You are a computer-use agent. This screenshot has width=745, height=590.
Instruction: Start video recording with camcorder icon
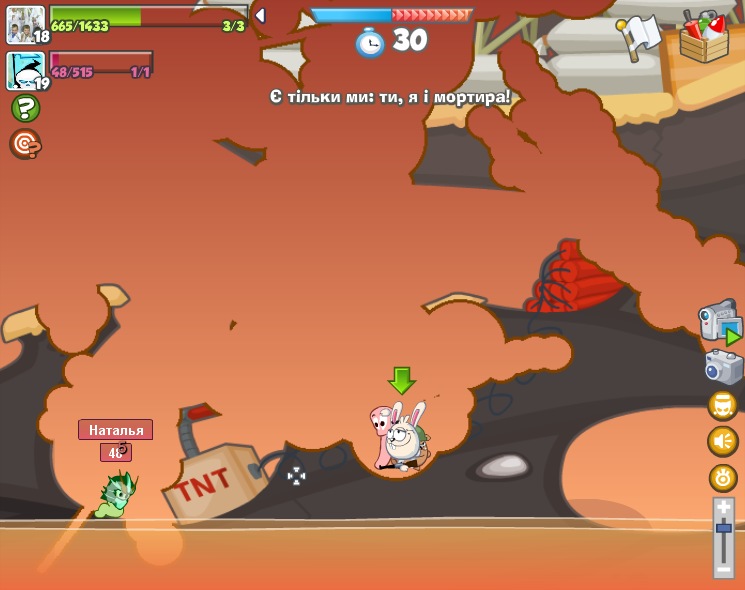[x=720, y=322]
